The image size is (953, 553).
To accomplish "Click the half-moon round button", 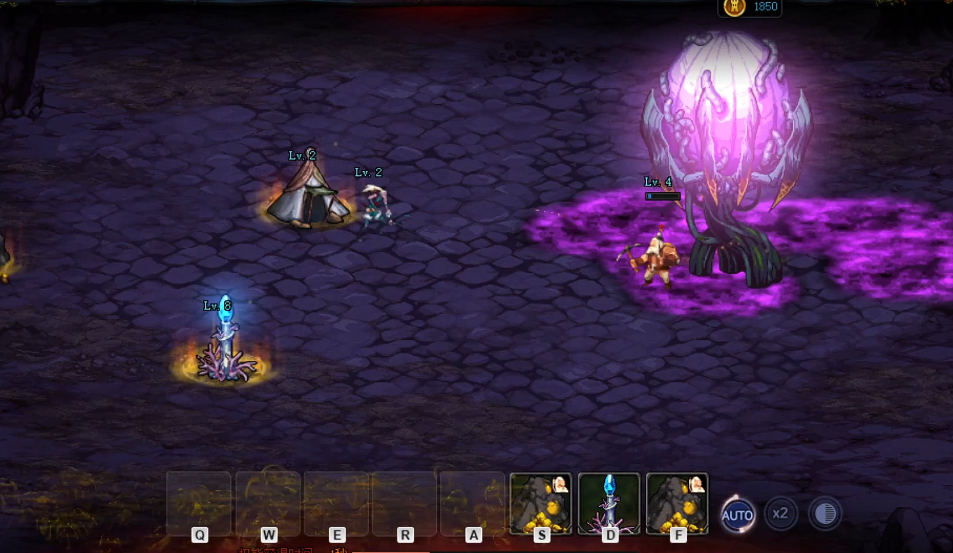I will pyautogui.click(x=825, y=514).
